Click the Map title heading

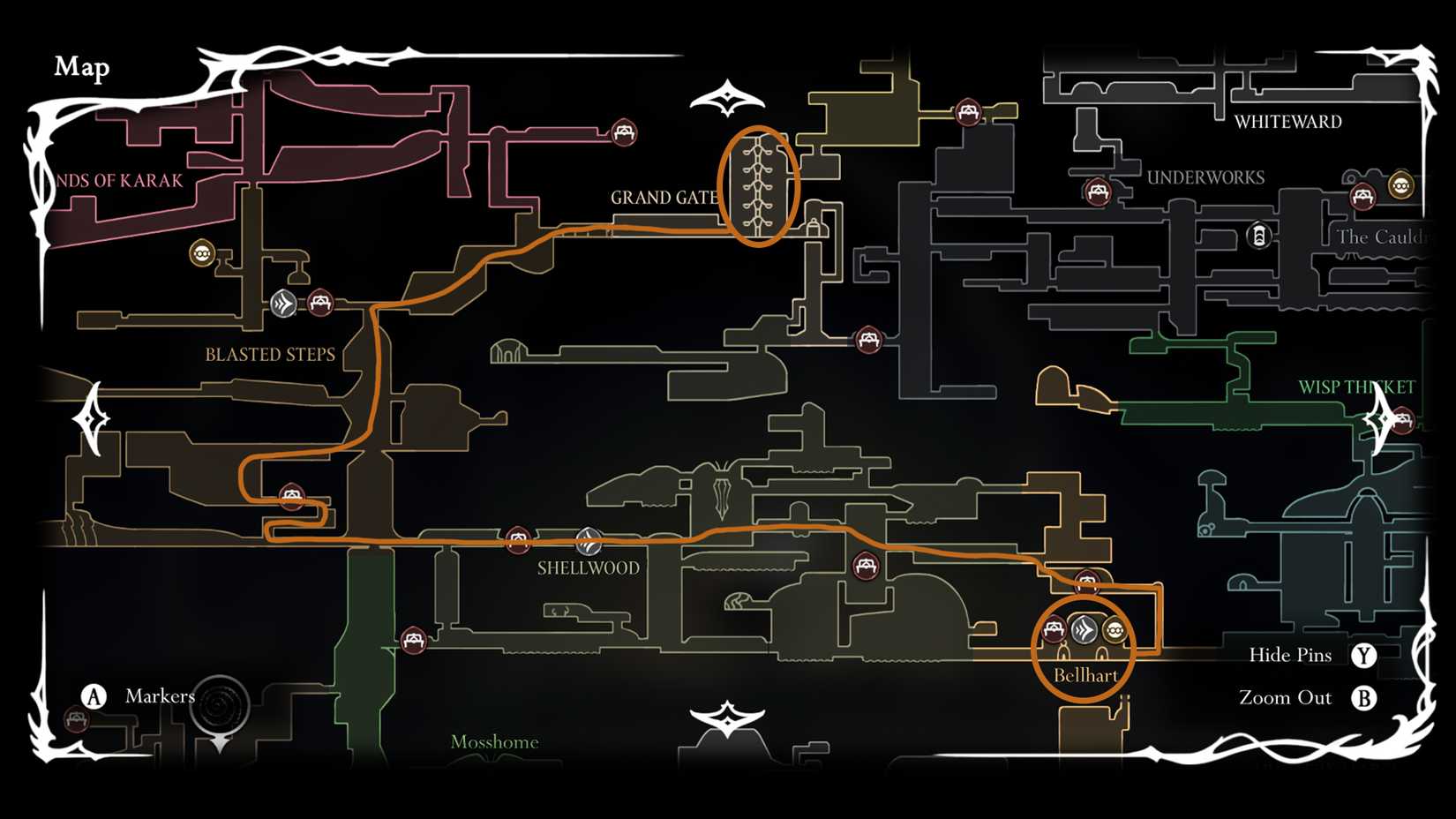click(x=82, y=68)
